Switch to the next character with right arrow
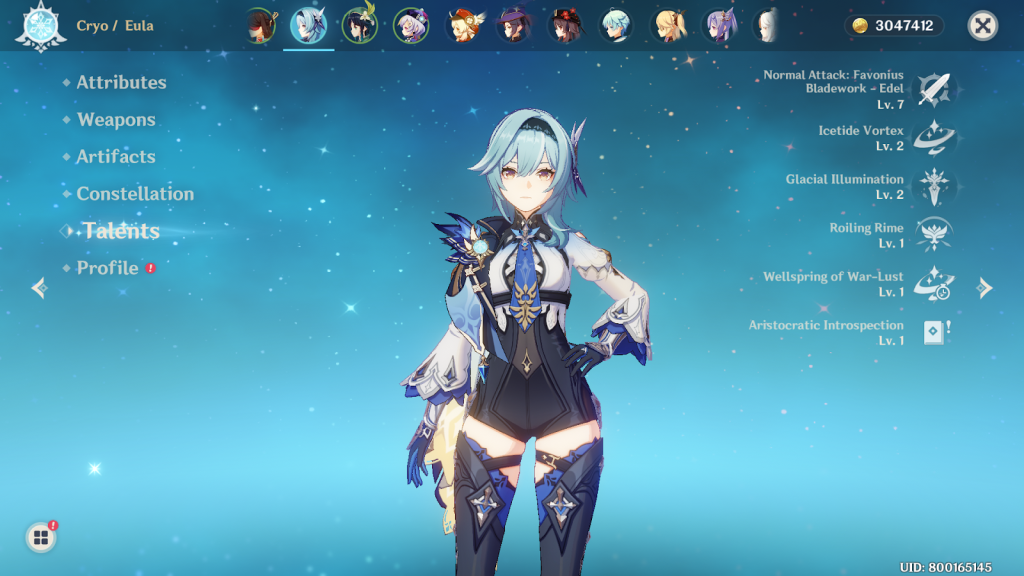The height and width of the screenshot is (576, 1024). (x=985, y=288)
